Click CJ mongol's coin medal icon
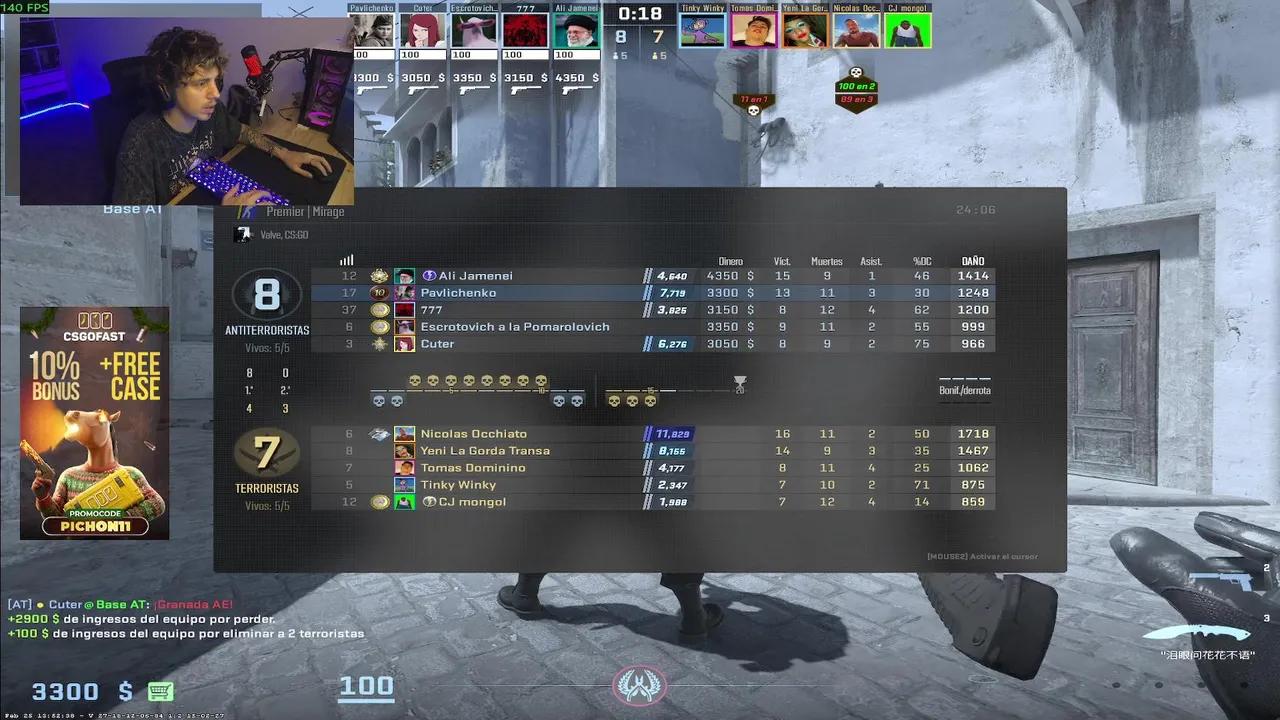The image size is (1280, 720). click(x=381, y=501)
